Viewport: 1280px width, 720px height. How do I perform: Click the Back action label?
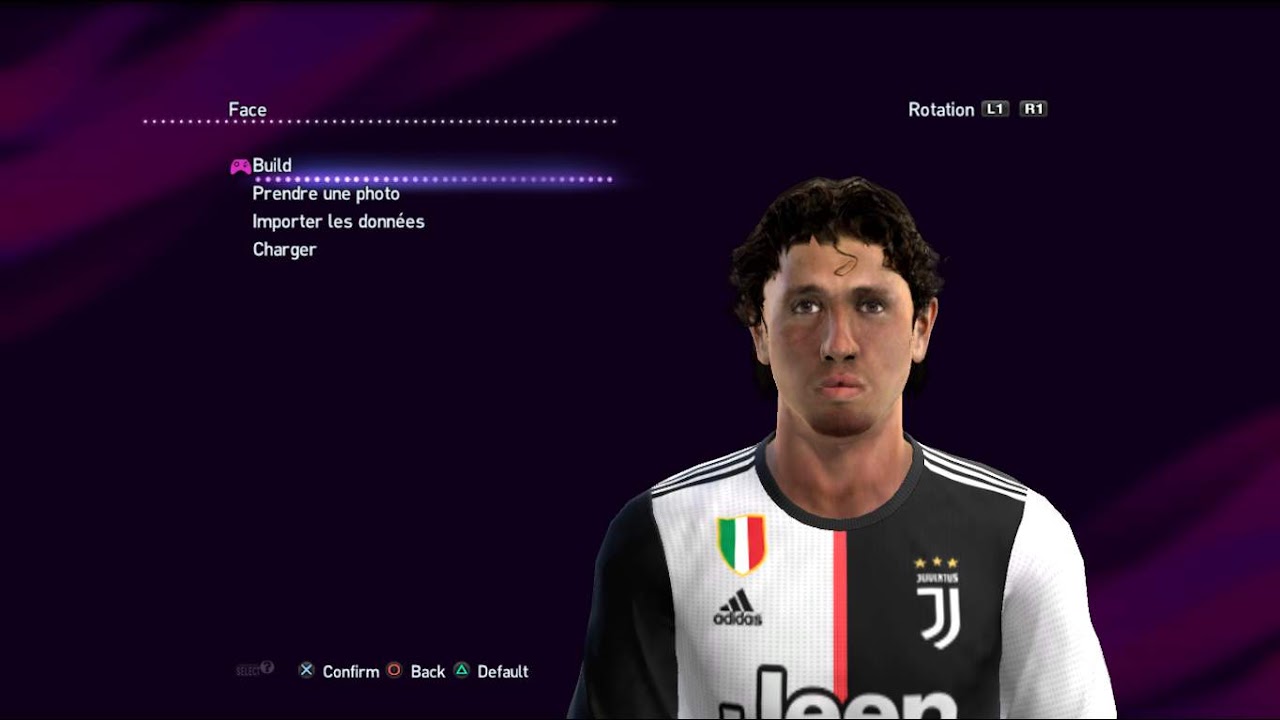click(x=428, y=672)
